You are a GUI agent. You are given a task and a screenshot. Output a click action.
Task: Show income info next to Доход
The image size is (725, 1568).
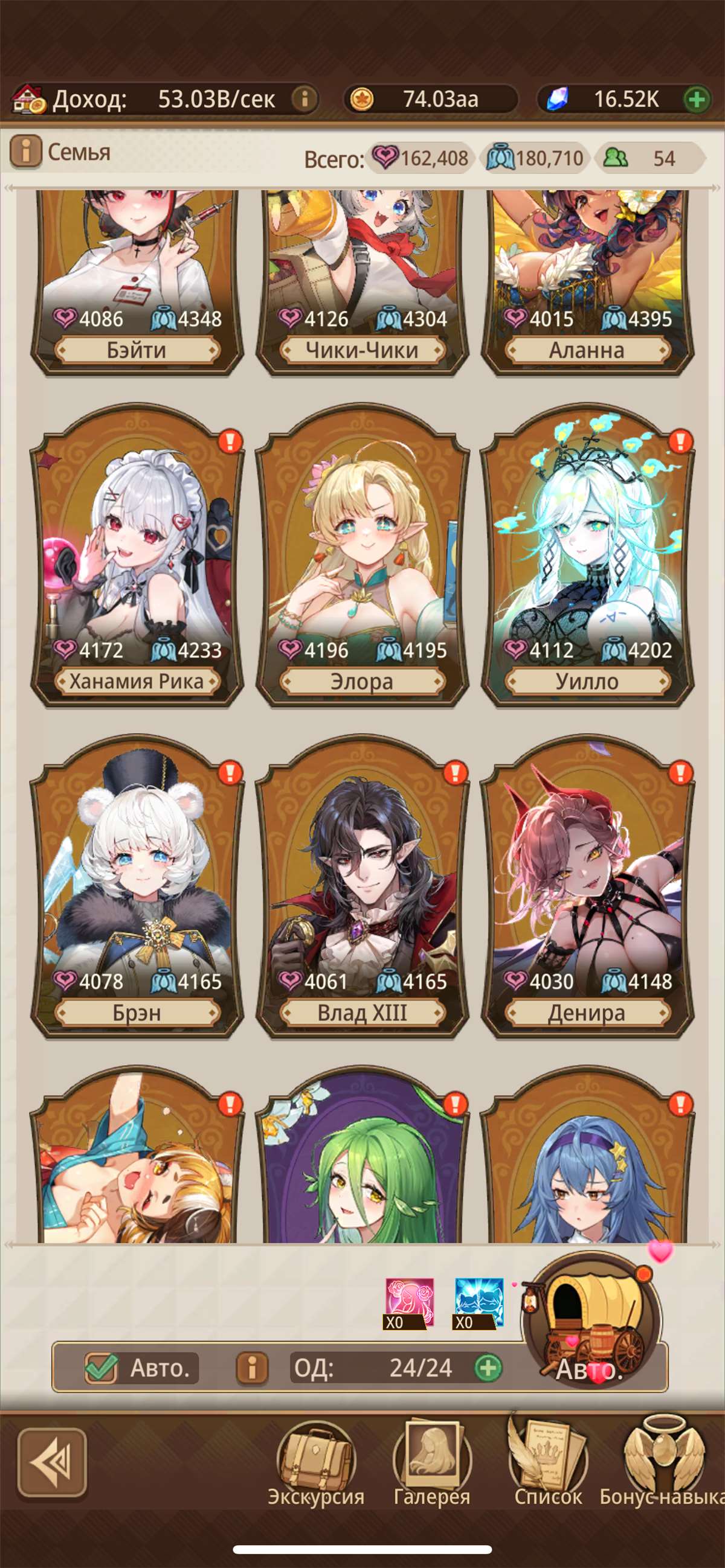click(x=304, y=98)
